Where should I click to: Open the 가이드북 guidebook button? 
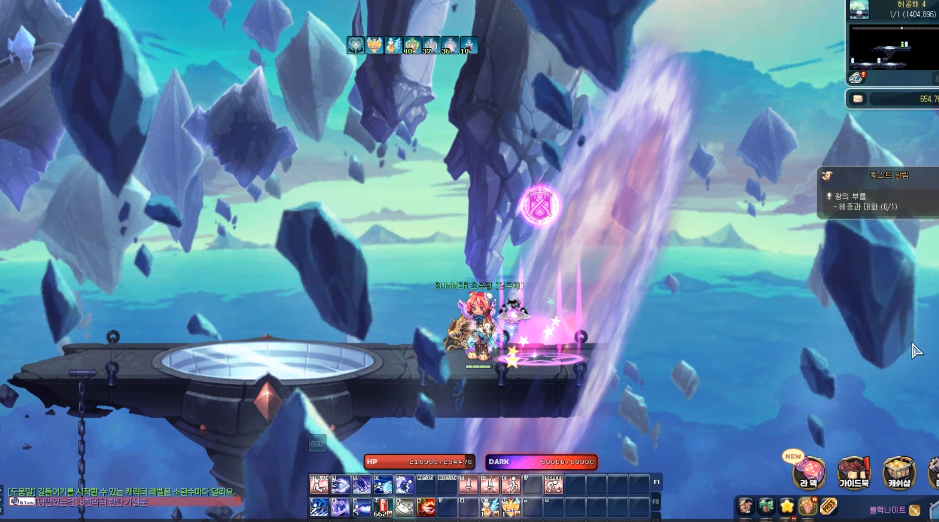tap(853, 471)
